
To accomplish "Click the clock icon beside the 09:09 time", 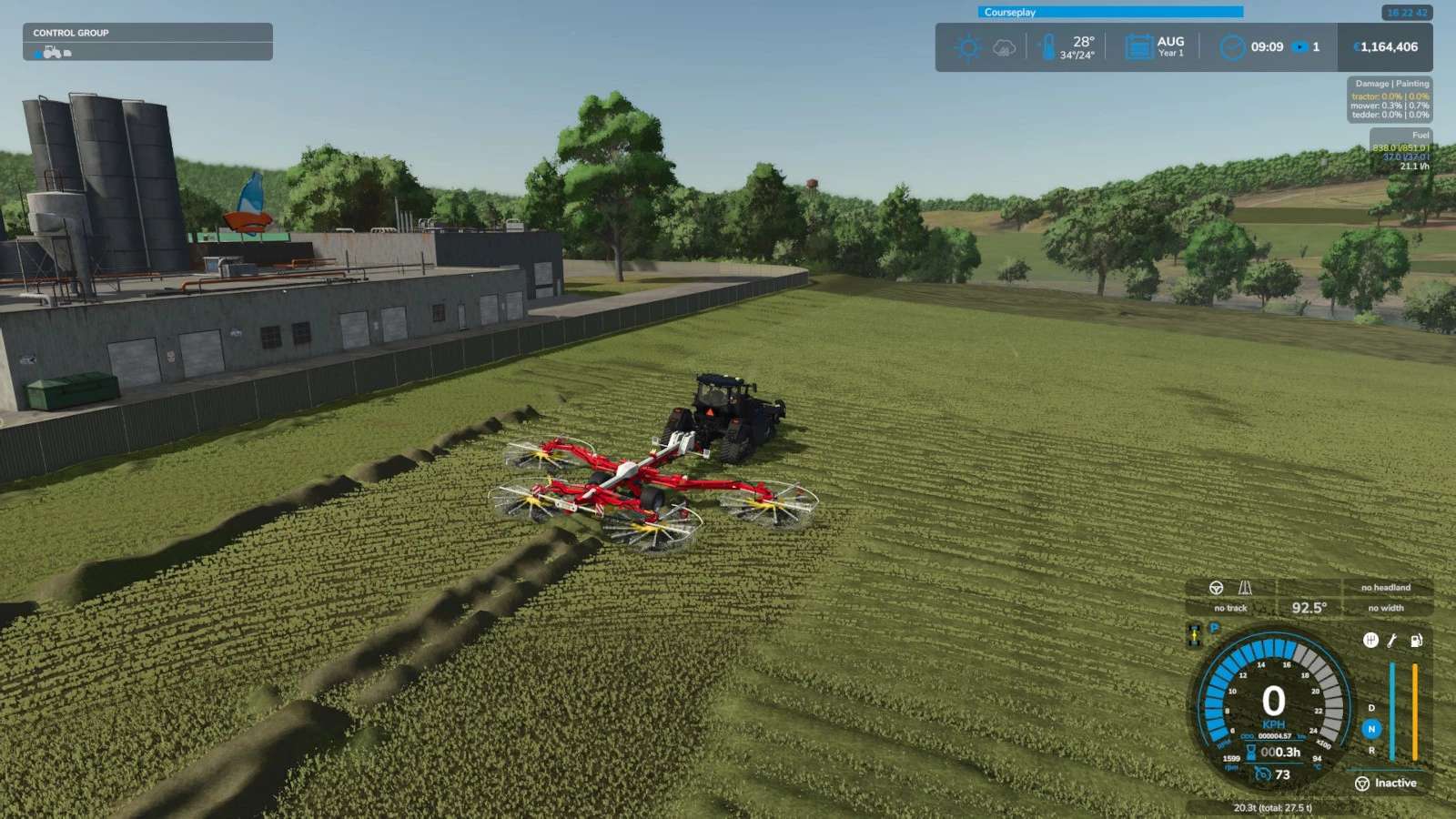I will coord(1233,46).
